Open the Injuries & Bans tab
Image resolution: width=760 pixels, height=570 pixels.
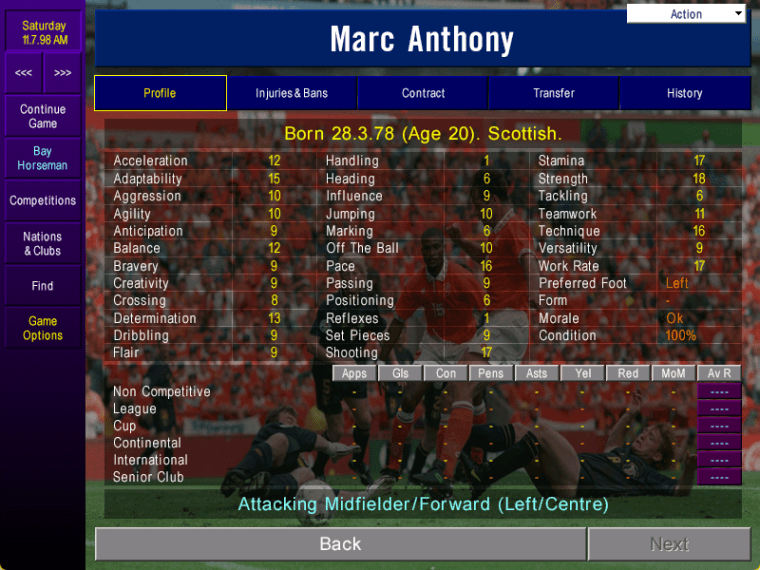pos(292,93)
